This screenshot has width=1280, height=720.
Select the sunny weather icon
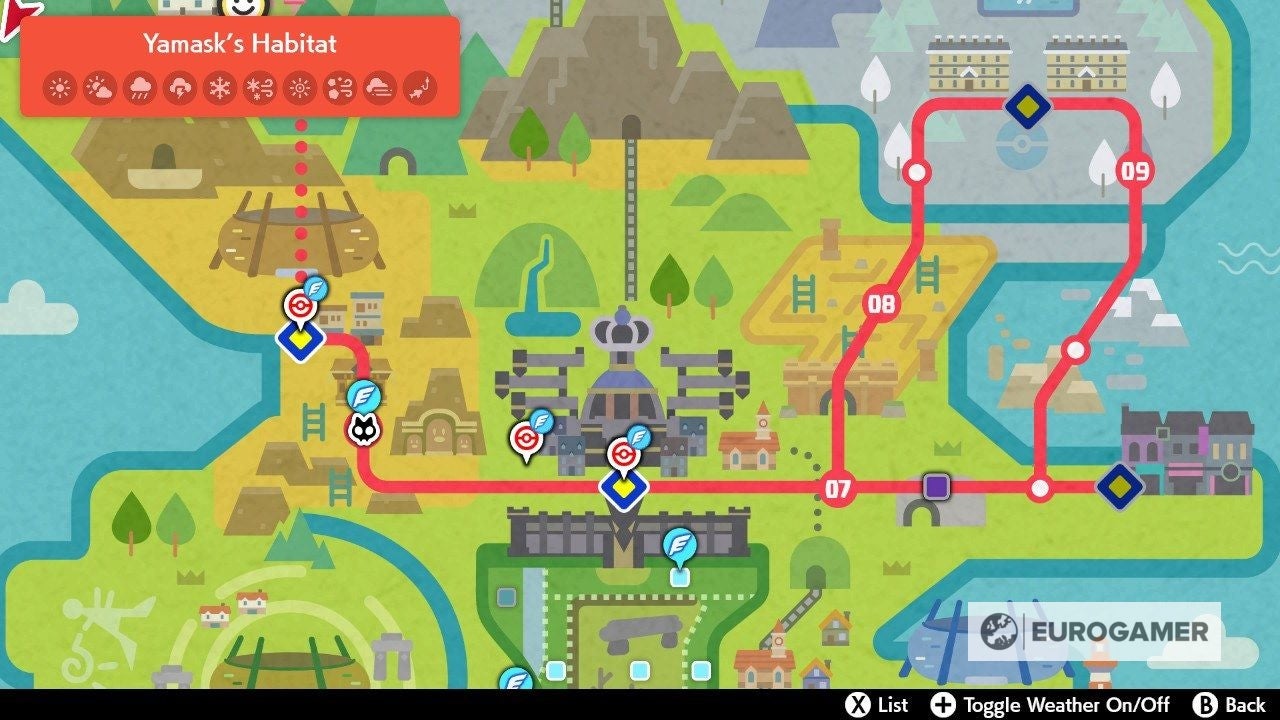pyautogui.click(x=60, y=88)
